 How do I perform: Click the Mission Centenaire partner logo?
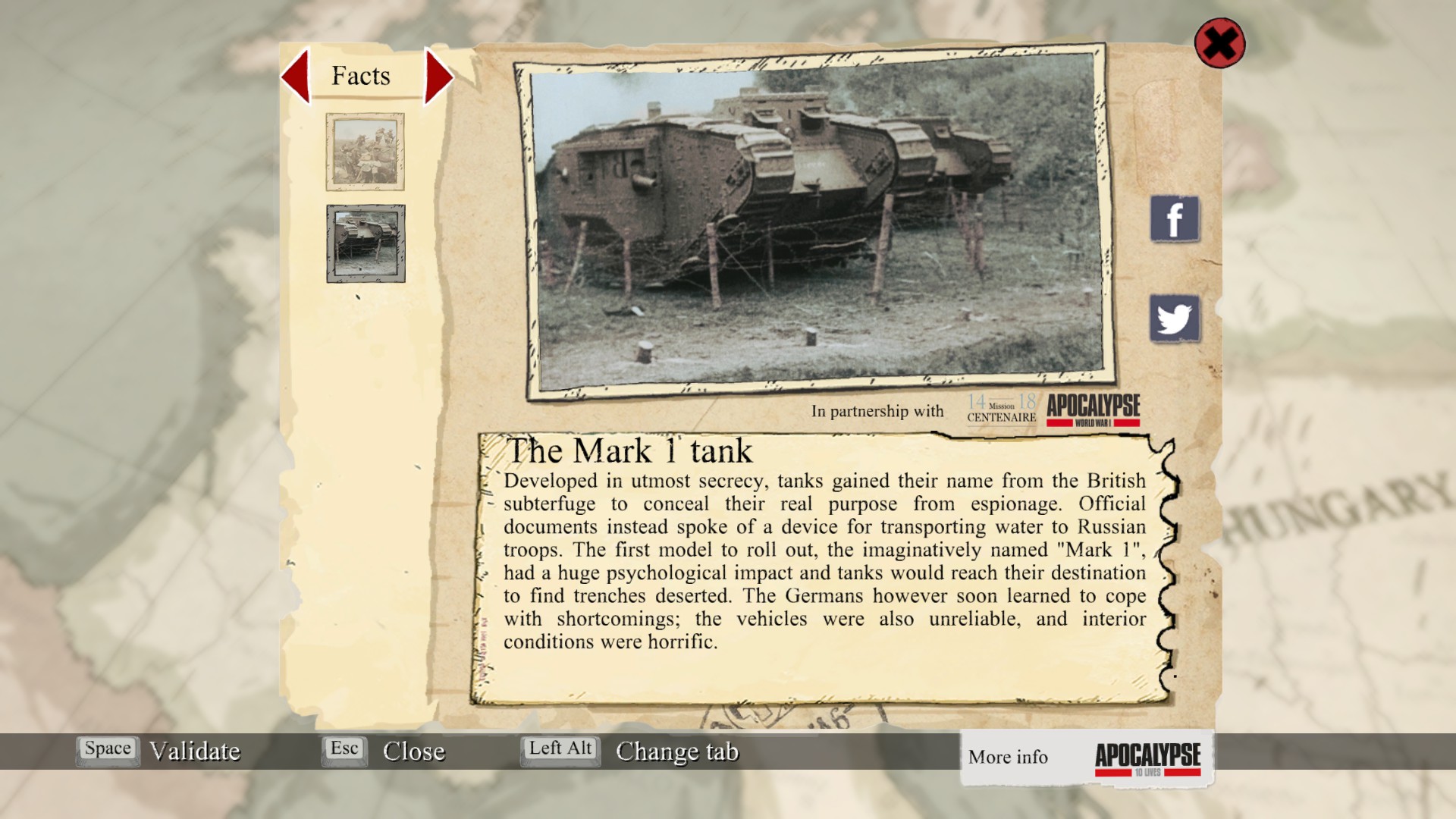point(1001,409)
